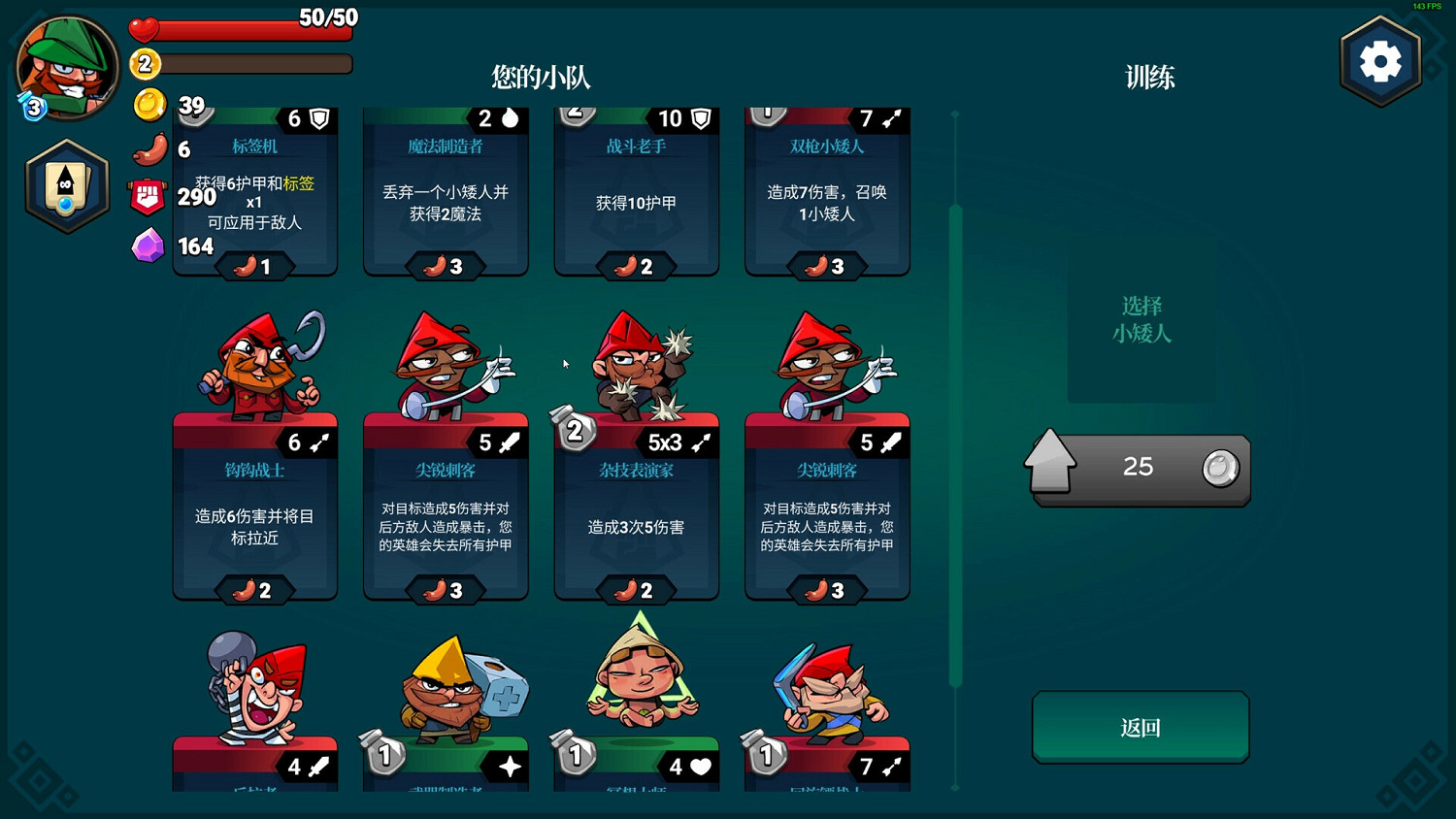Image resolution: width=1456 pixels, height=819 pixels.
Task: Click the gold coin currency icon
Action: (149, 106)
